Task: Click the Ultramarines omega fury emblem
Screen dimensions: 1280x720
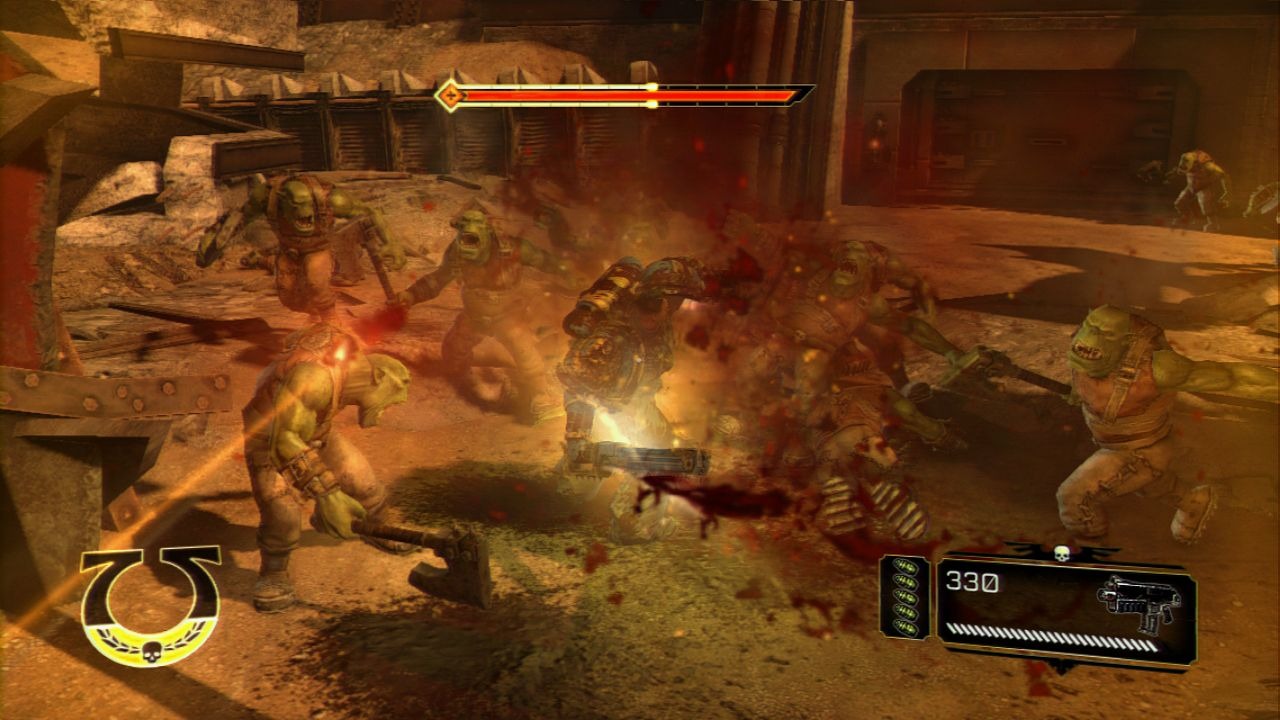Action: click(150, 604)
